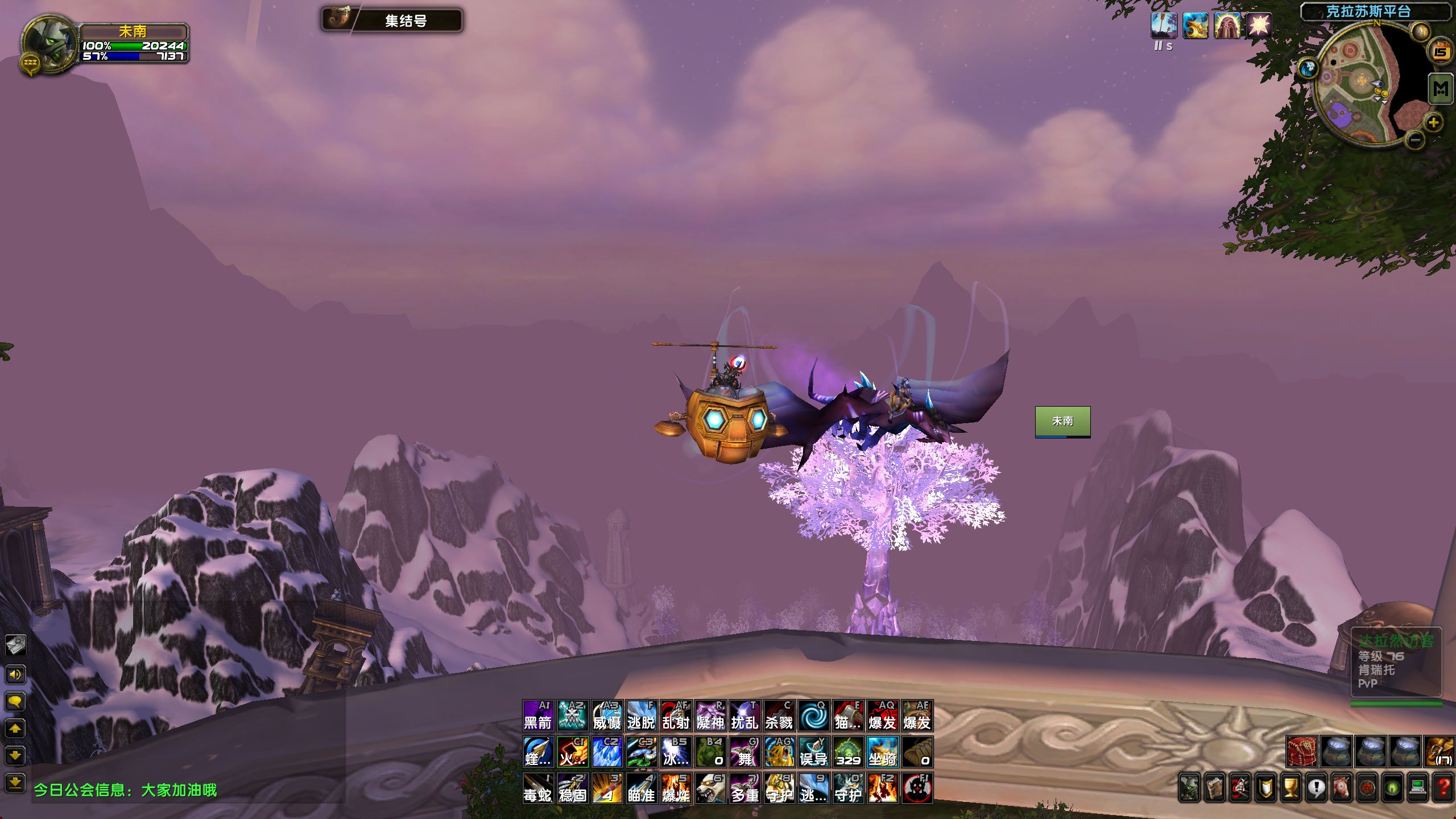Click the green M button beside minimap

(x=1441, y=89)
